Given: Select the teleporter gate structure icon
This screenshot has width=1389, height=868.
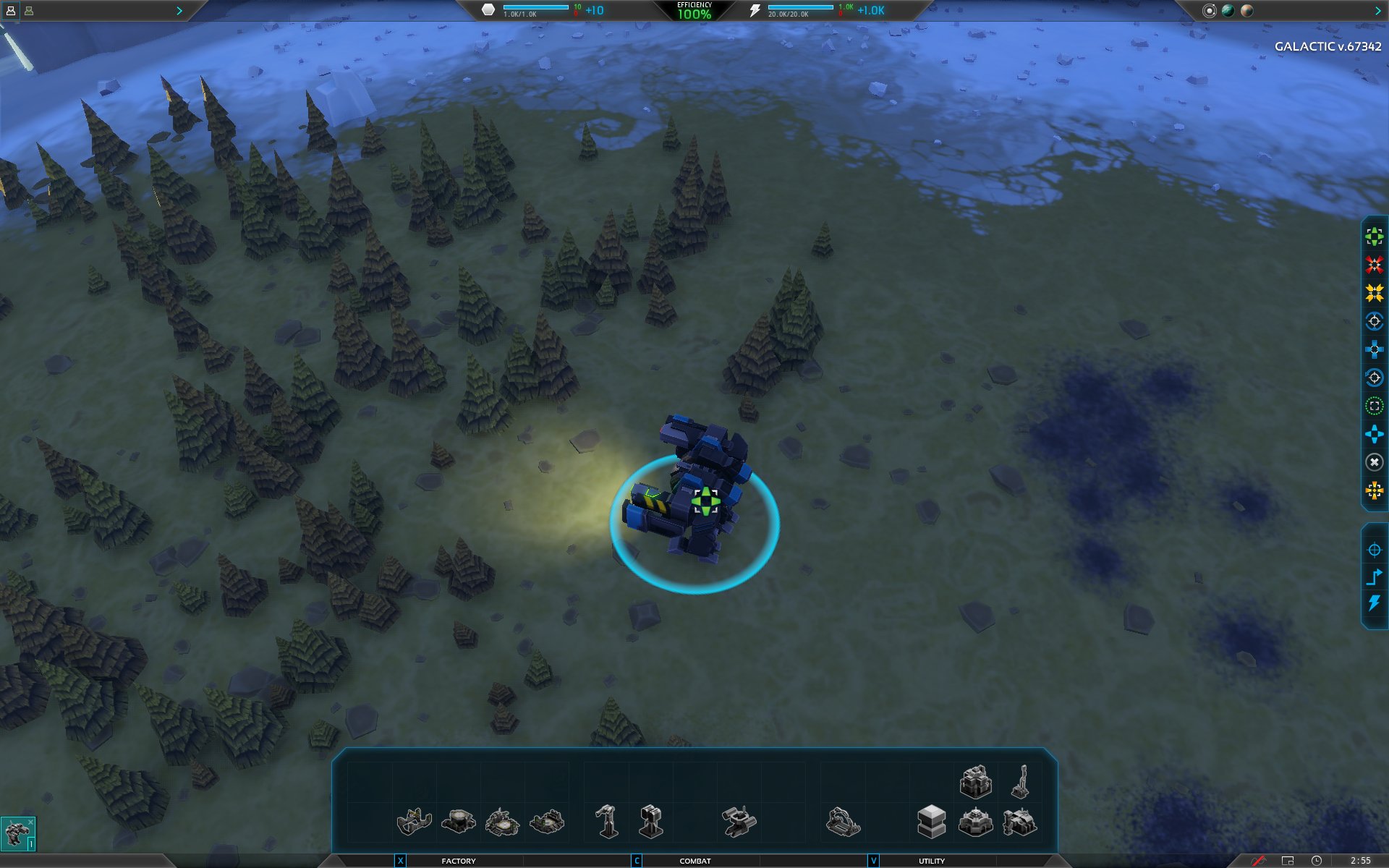Looking at the screenshot, I should click(x=843, y=822).
